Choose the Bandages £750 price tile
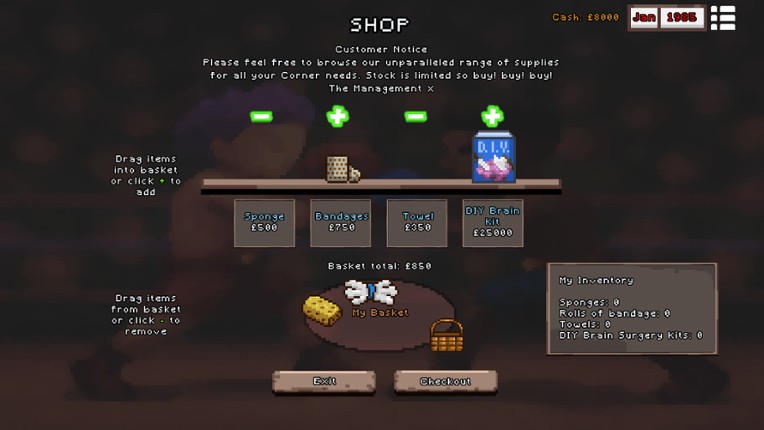 tap(341, 222)
